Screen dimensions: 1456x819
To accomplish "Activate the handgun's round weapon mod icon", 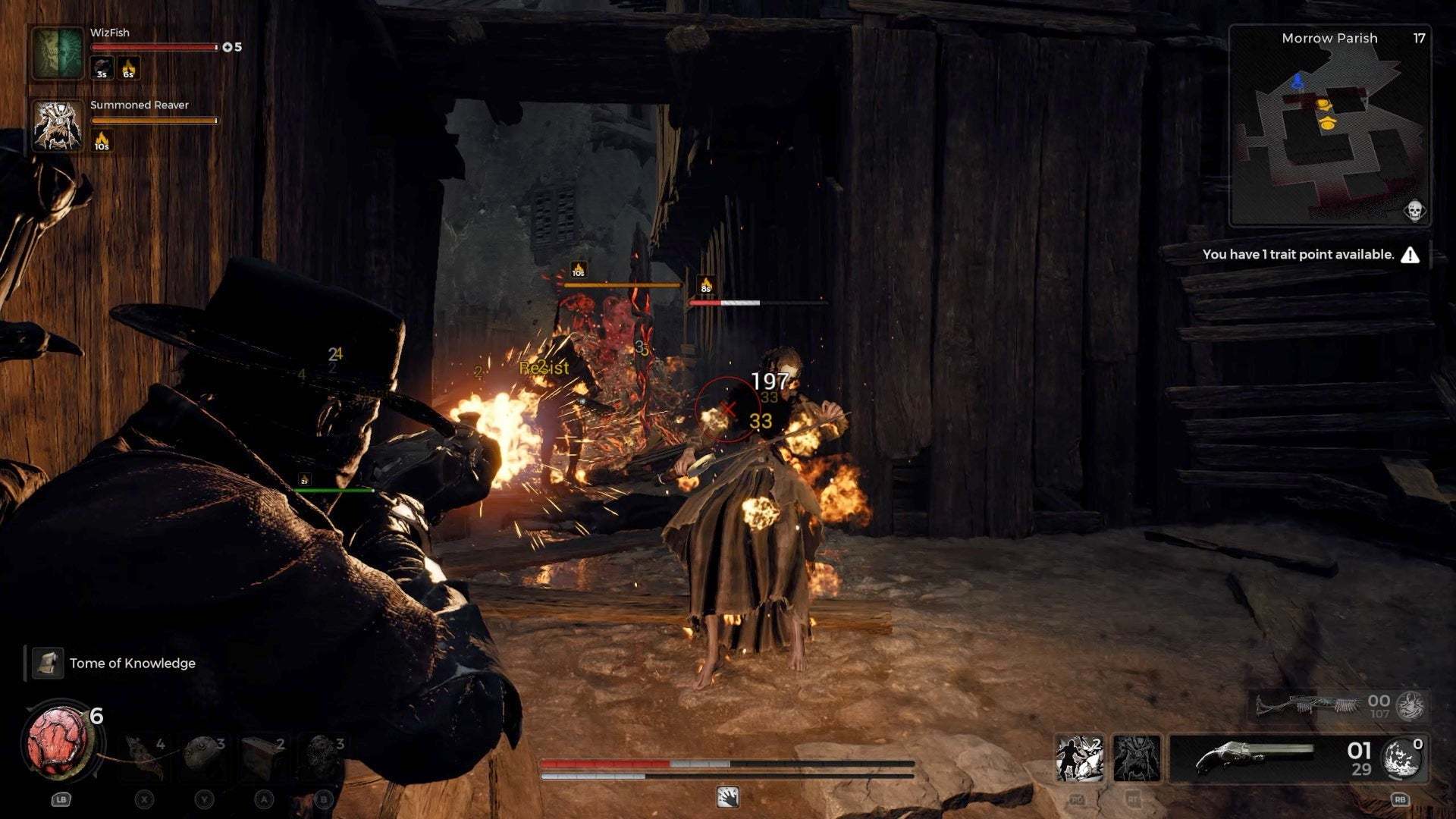I will click(x=1401, y=758).
